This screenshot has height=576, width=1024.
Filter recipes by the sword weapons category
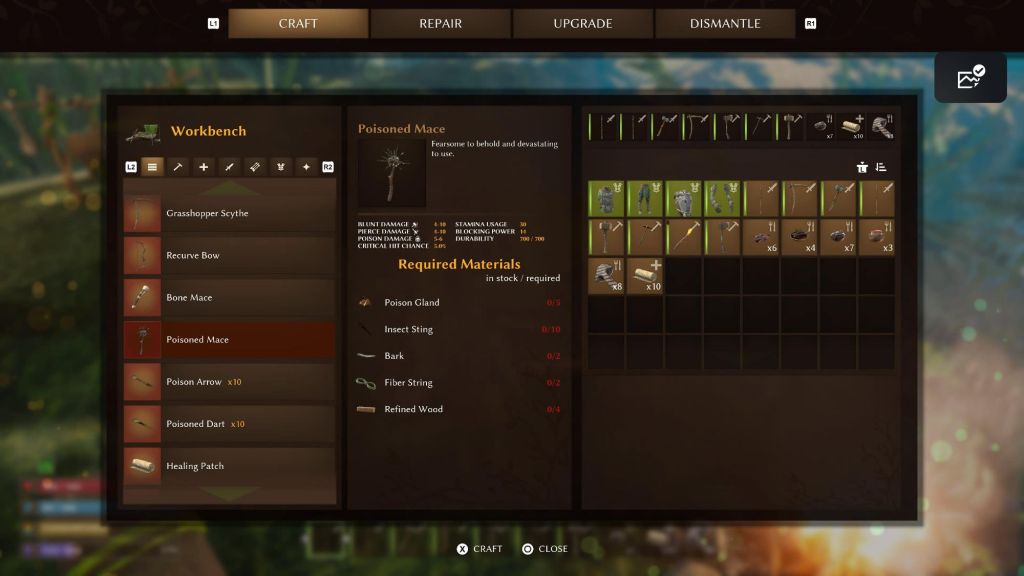[229, 167]
